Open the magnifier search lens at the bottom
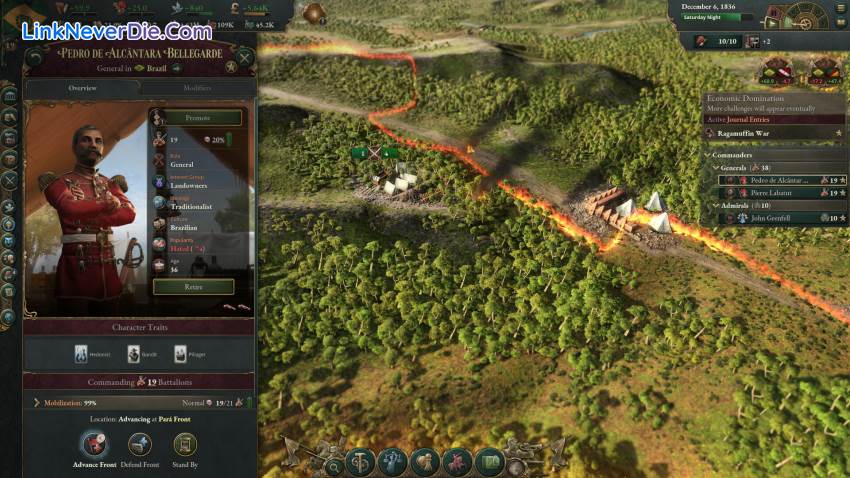 333,466
